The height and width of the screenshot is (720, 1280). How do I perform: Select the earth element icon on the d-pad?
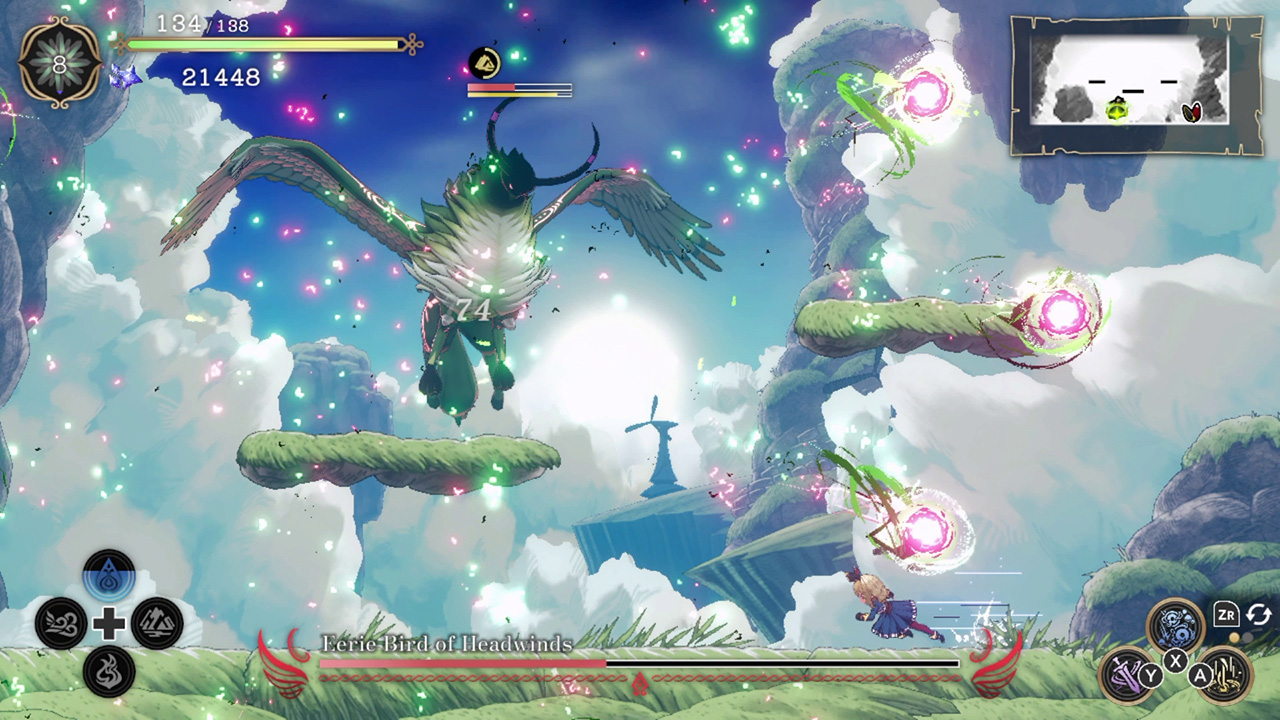[x=156, y=622]
